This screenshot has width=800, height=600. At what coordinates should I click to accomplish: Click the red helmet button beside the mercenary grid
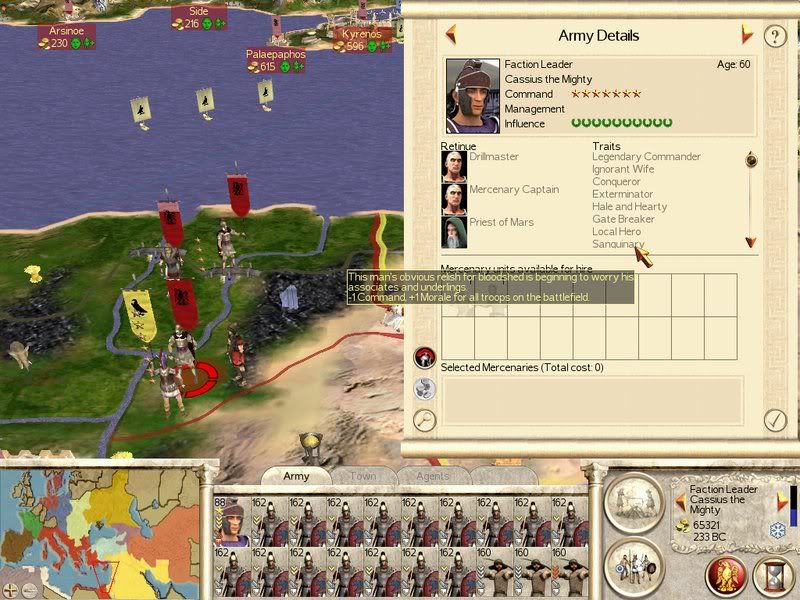coord(426,356)
